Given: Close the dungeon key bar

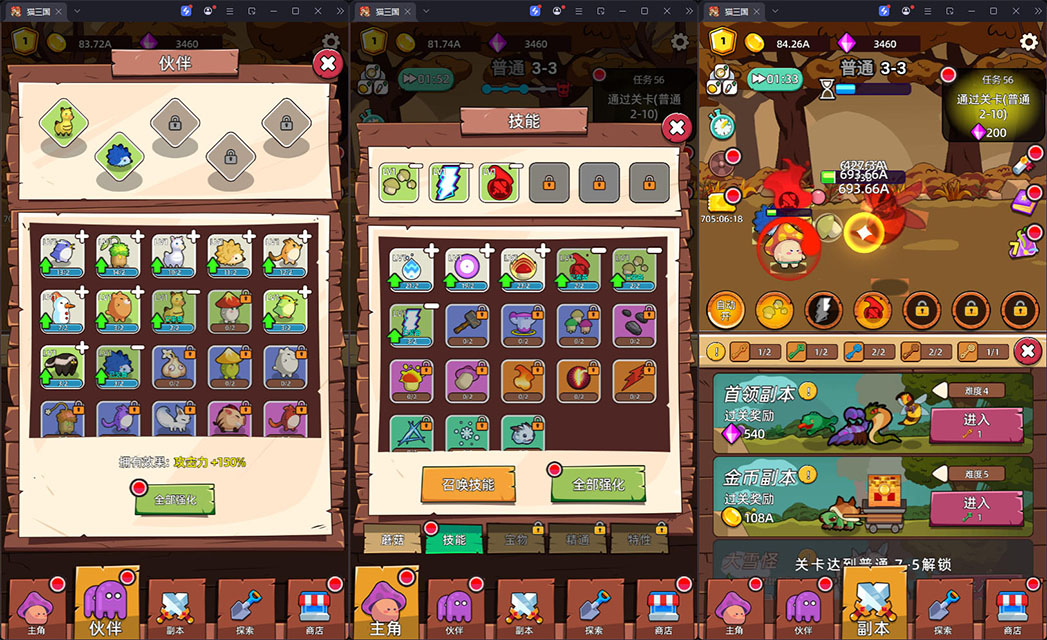Looking at the screenshot, I should pos(1026,351).
